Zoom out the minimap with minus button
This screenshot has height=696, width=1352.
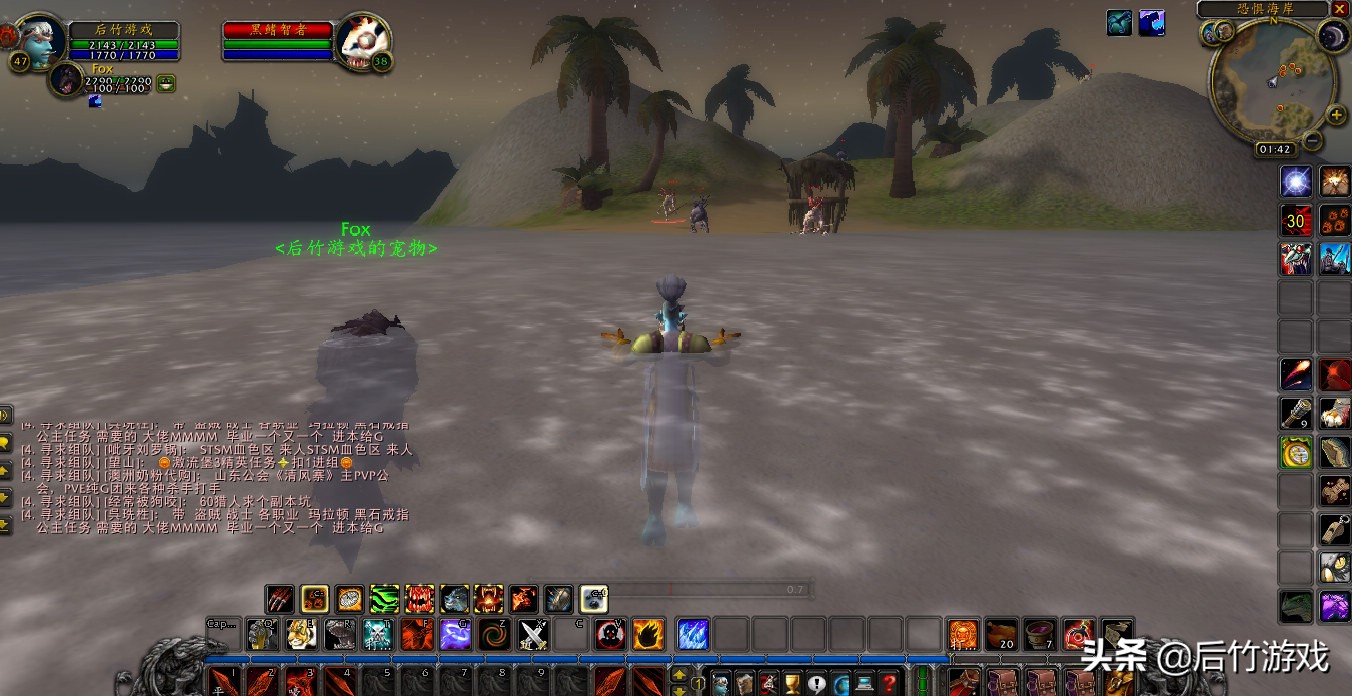[1312, 141]
